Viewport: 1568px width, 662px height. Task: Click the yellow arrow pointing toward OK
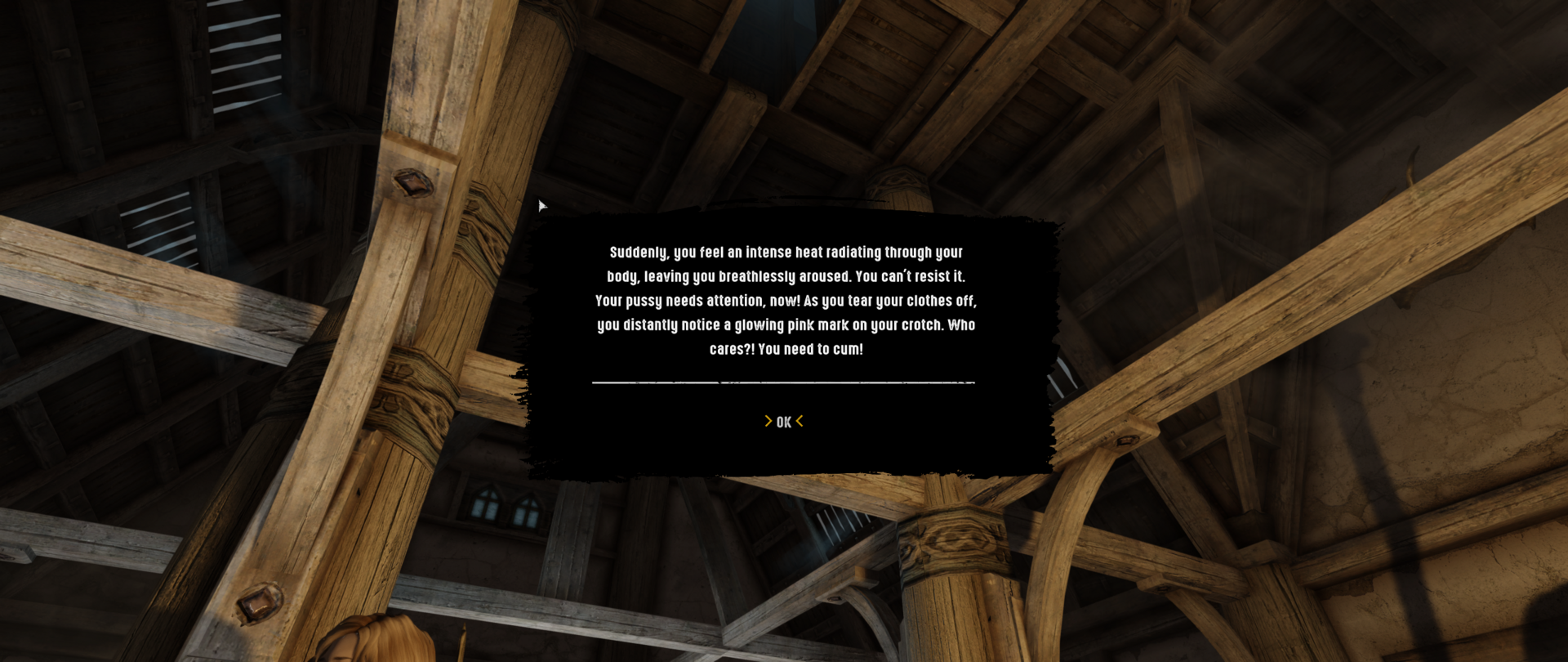(768, 421)
